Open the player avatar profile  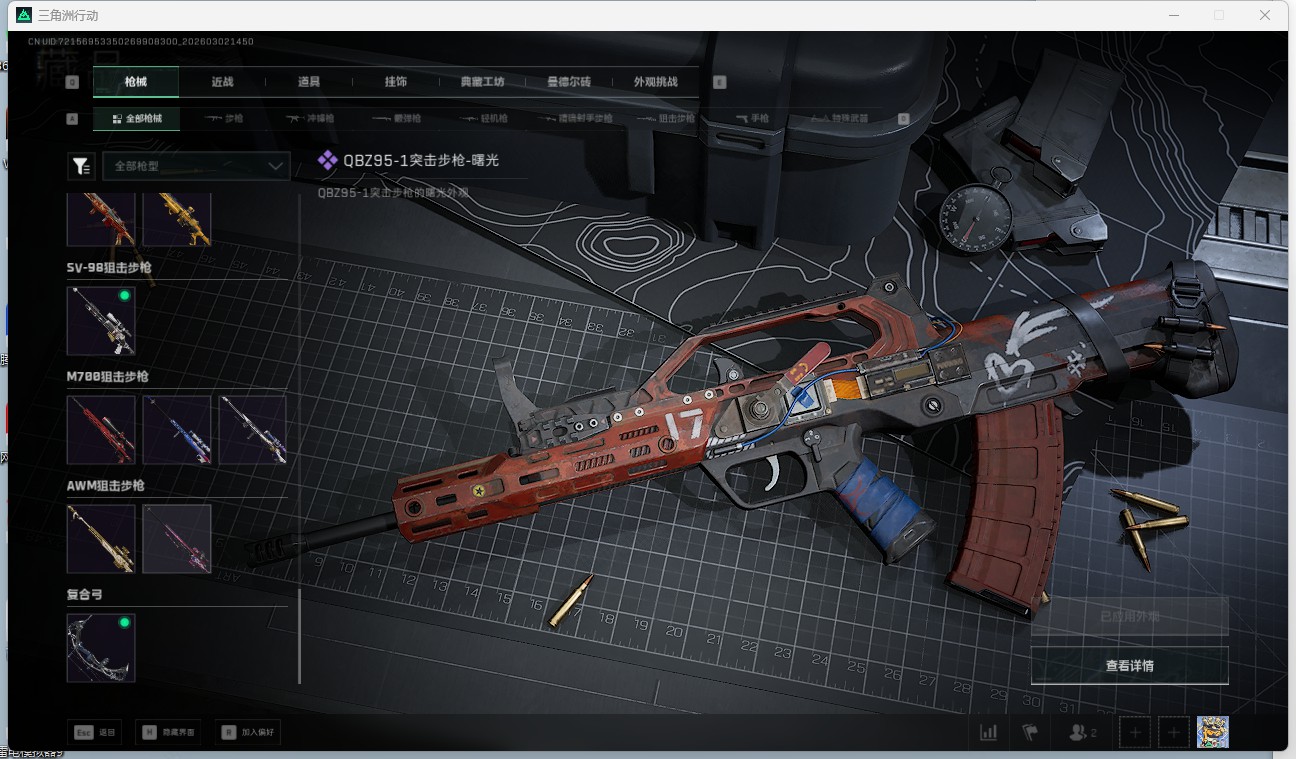pos(1212,732)
